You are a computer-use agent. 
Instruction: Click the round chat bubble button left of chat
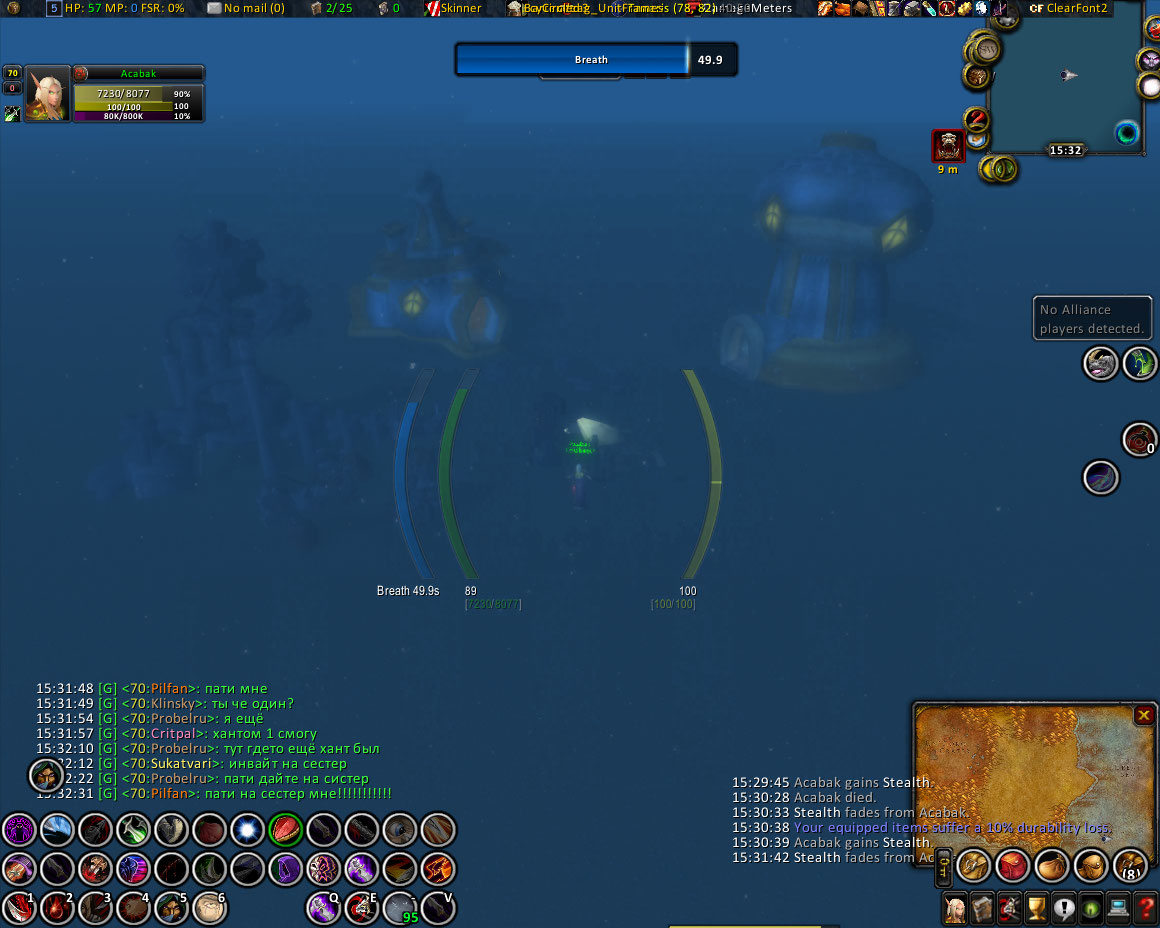[x=46, y=774]
